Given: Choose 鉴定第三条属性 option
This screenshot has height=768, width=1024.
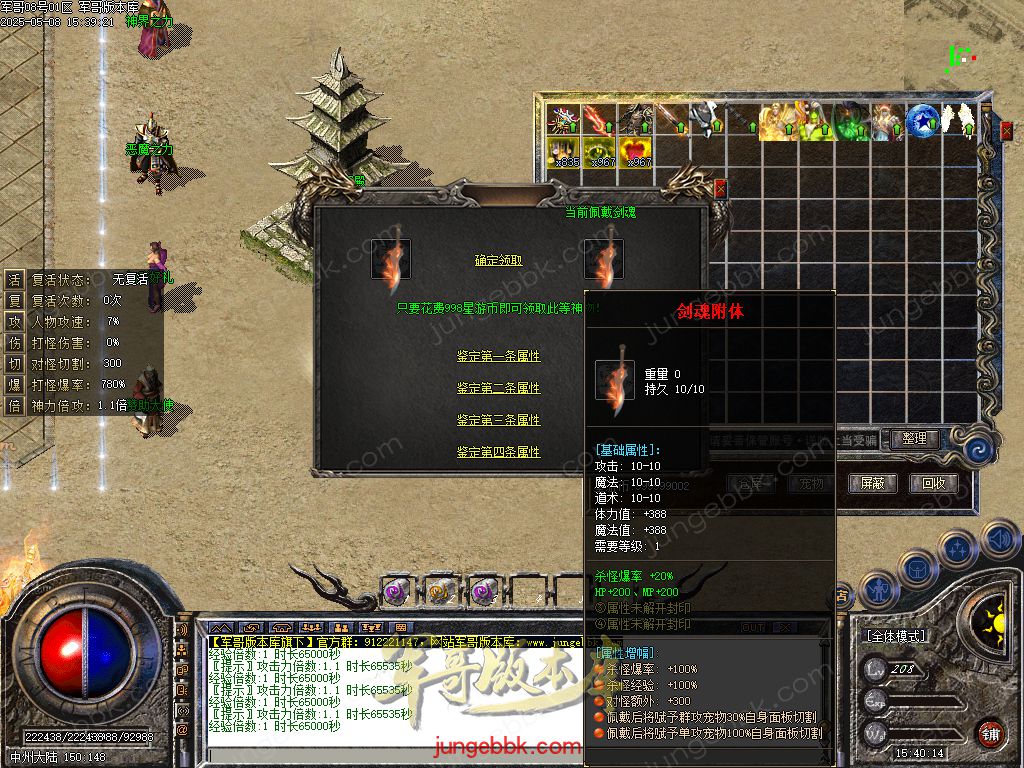Looking at the screenshot, I should 498,420.
